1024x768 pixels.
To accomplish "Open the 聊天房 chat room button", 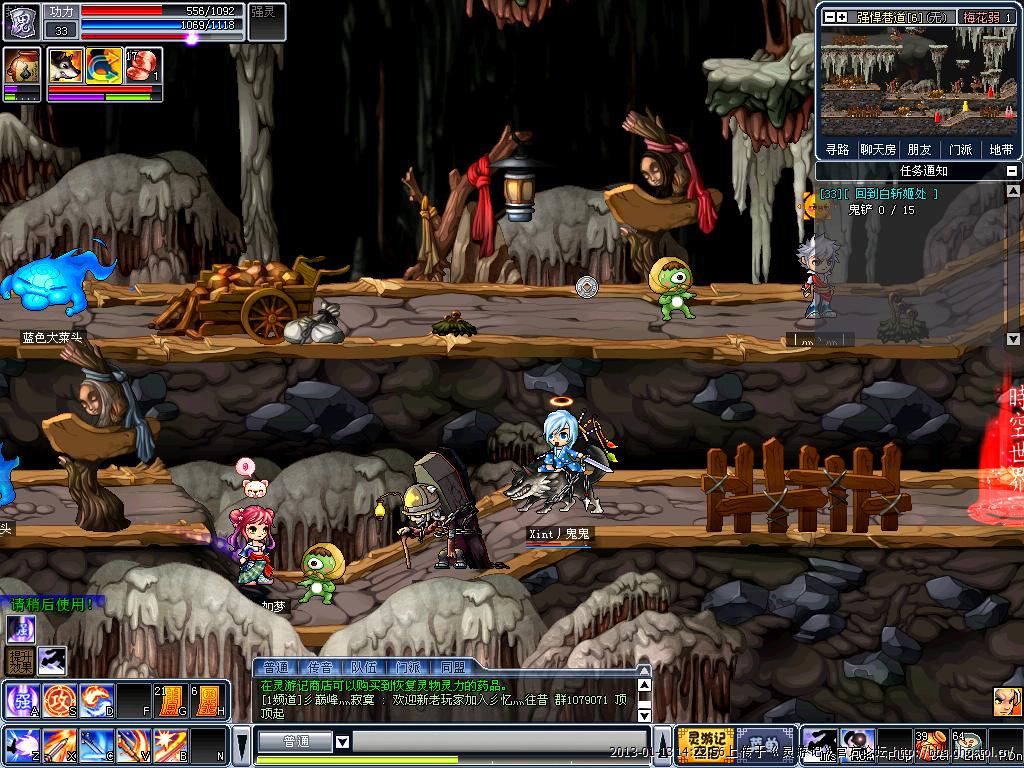I will [878, 149].
